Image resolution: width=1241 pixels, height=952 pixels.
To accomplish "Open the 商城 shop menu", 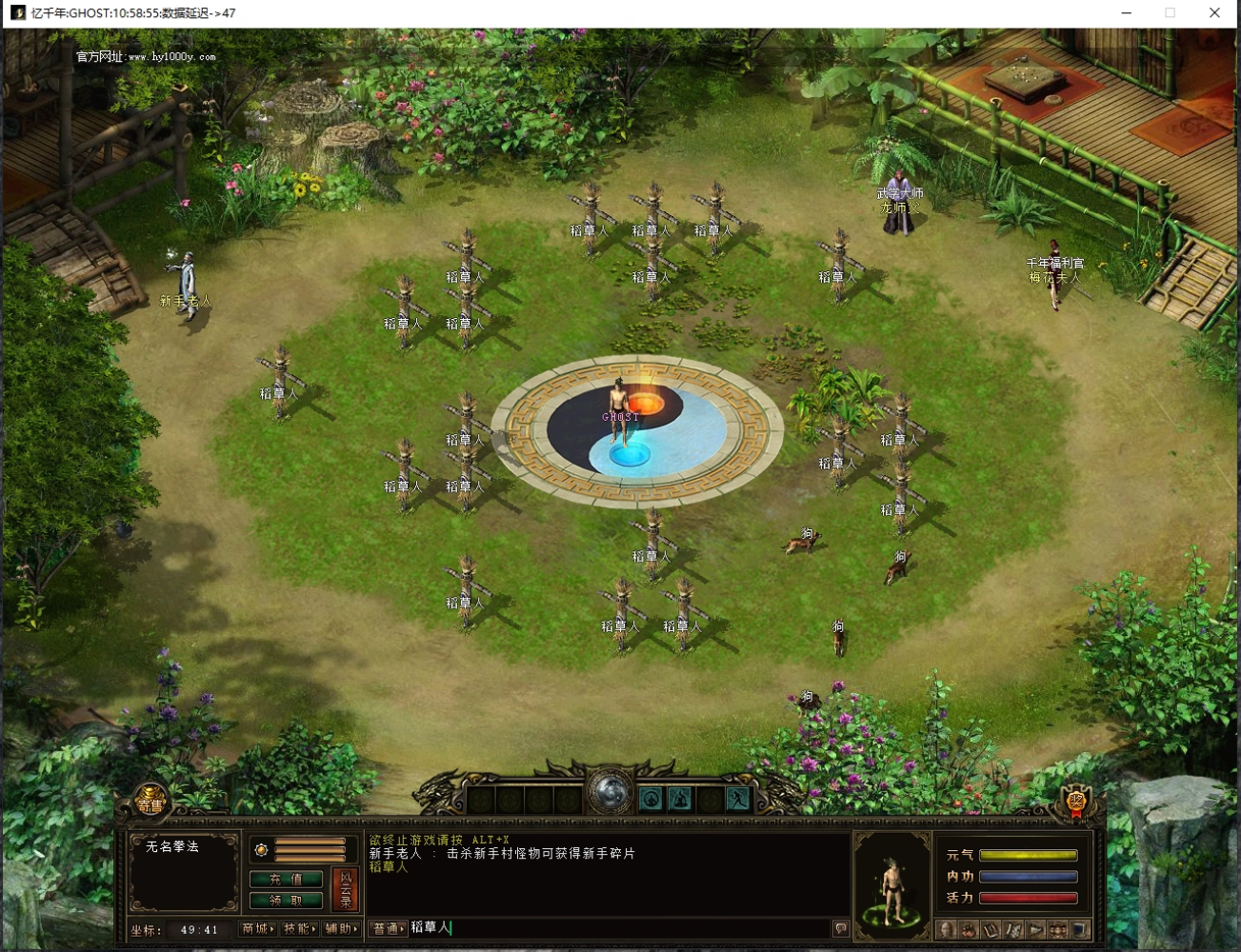I will 257,929.
